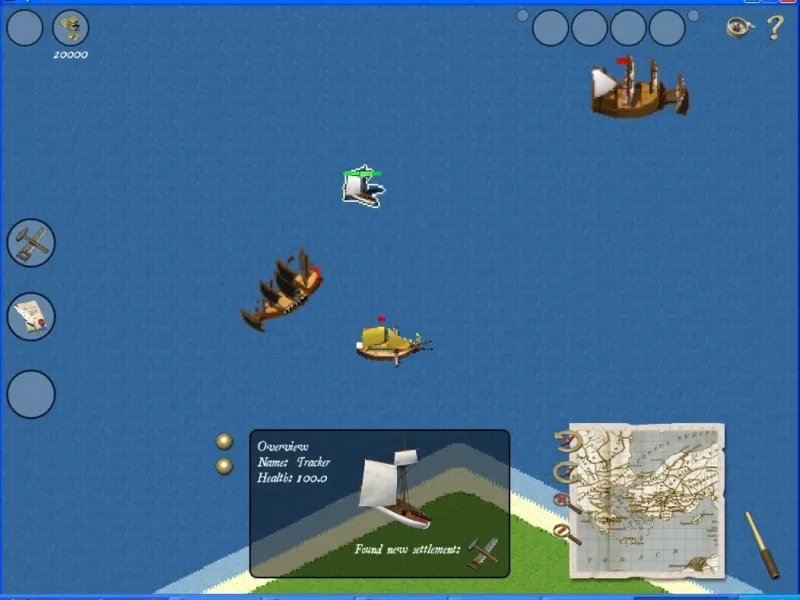Open the sealed scroll document button
The width and height of the screenshot is (800, 600).
click(x=31, y=318)
